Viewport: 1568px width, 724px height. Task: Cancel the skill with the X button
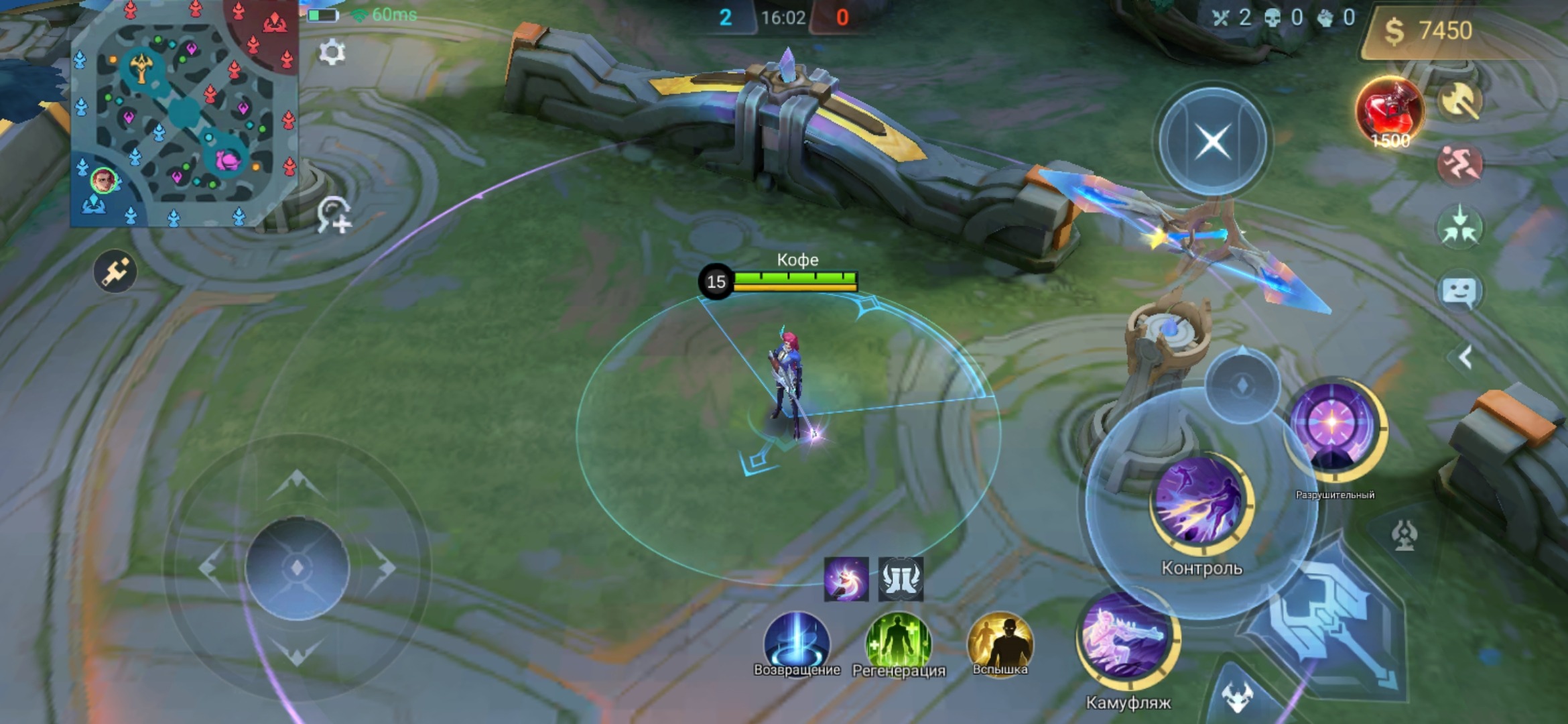1212,141
